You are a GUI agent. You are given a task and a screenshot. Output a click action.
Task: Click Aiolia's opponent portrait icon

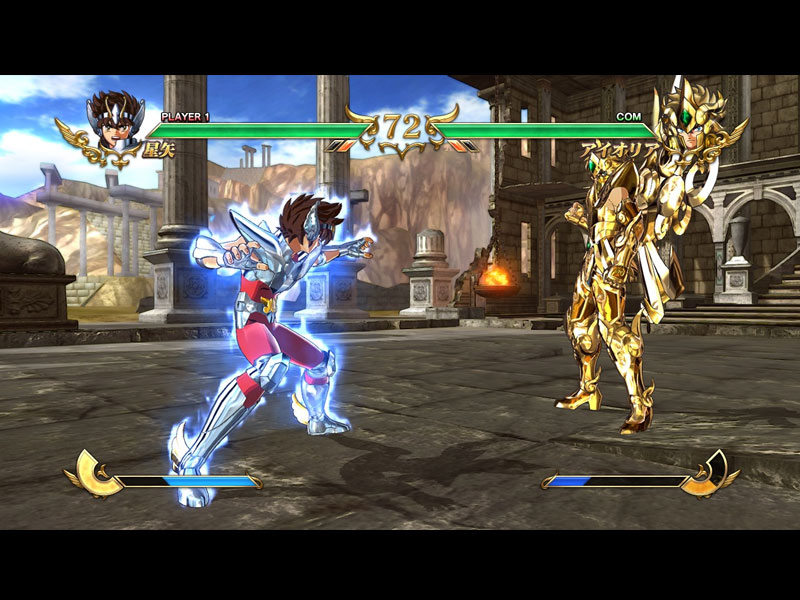tap(688, 122)
